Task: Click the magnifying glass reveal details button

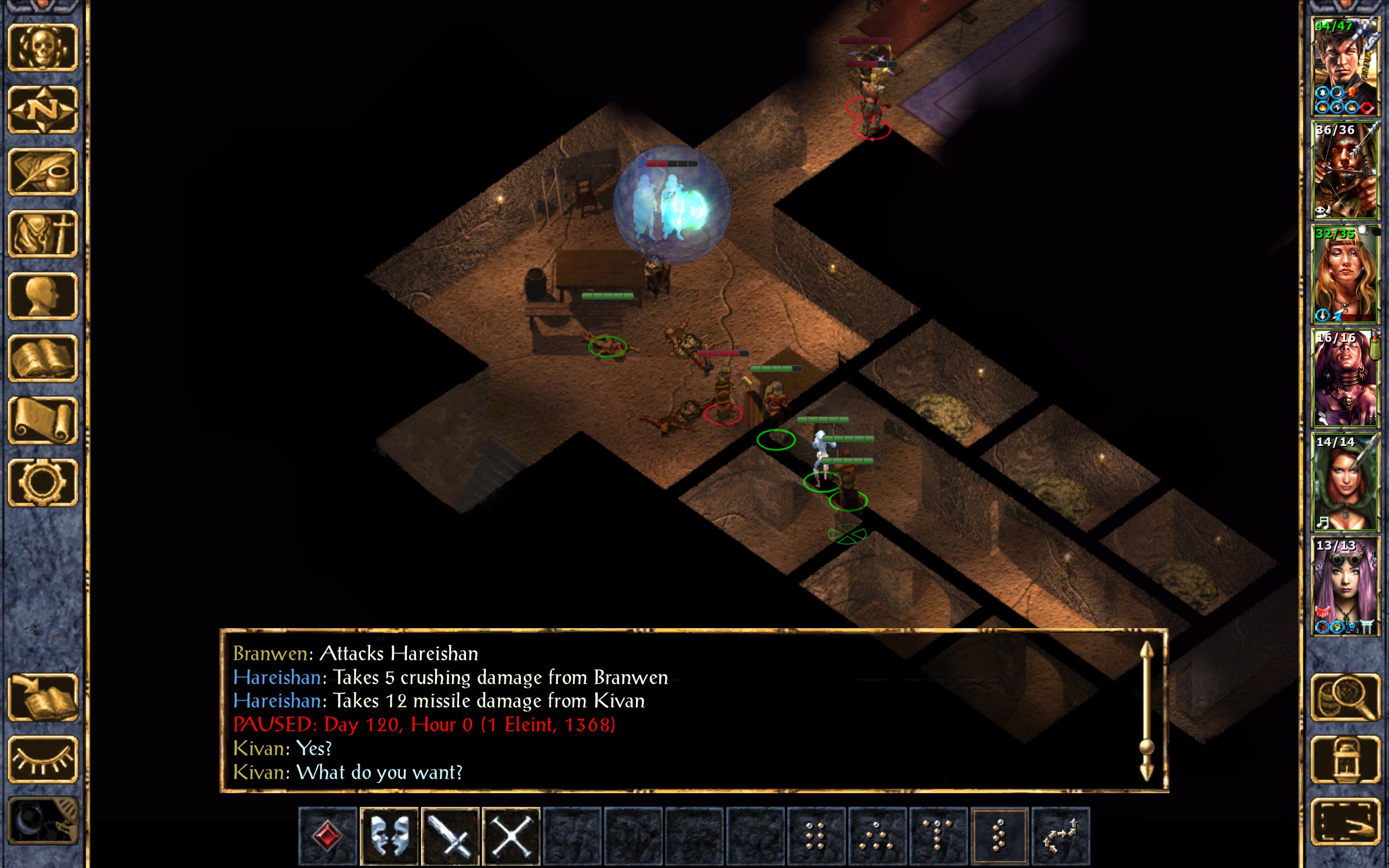Action: point(1346,697)
